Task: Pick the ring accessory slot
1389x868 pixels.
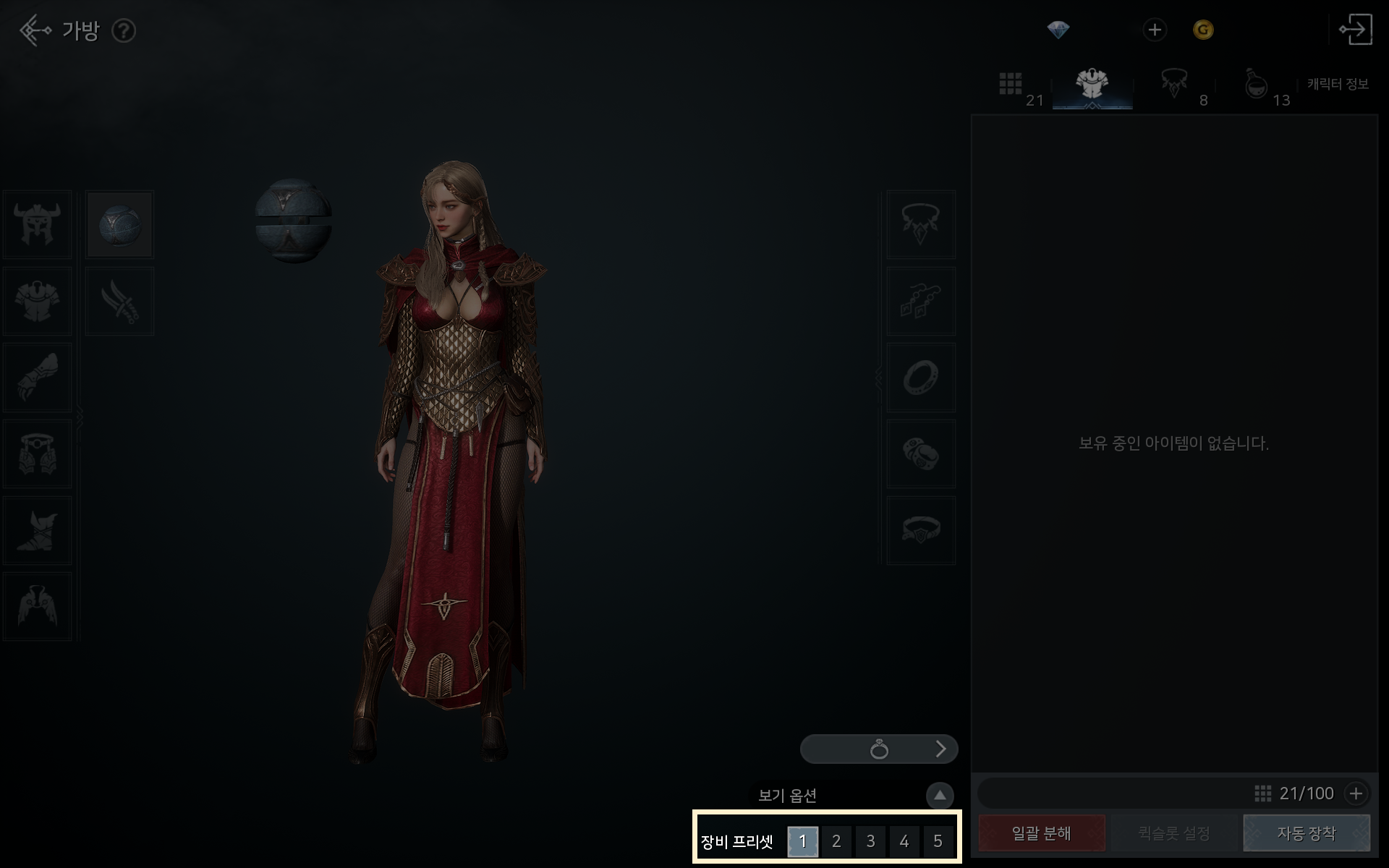Action: click(x=921, y=378)
